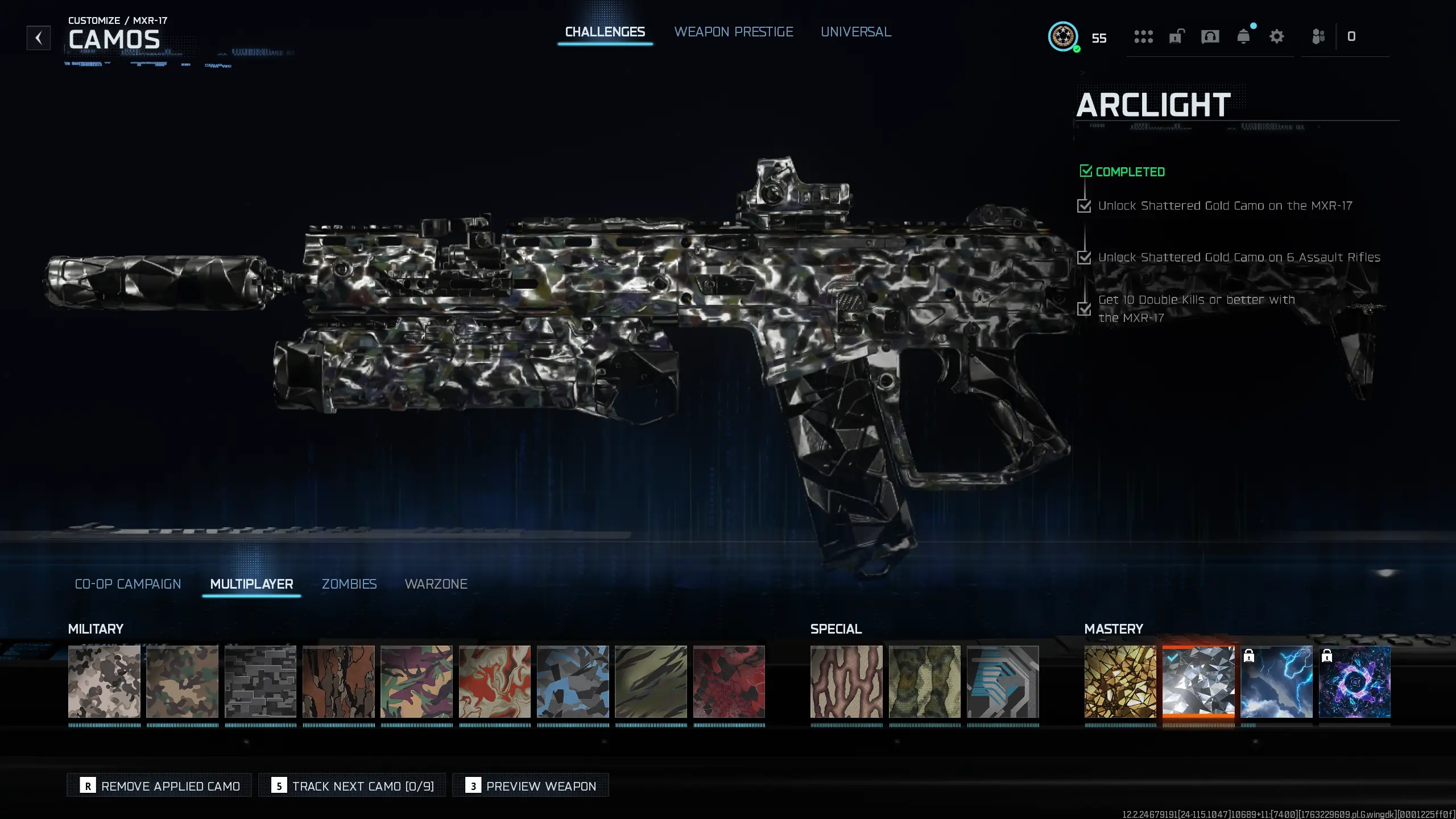Open the UNIVERSAL tab
Viewport: 1456px width, 819px height.
point(855,32)
